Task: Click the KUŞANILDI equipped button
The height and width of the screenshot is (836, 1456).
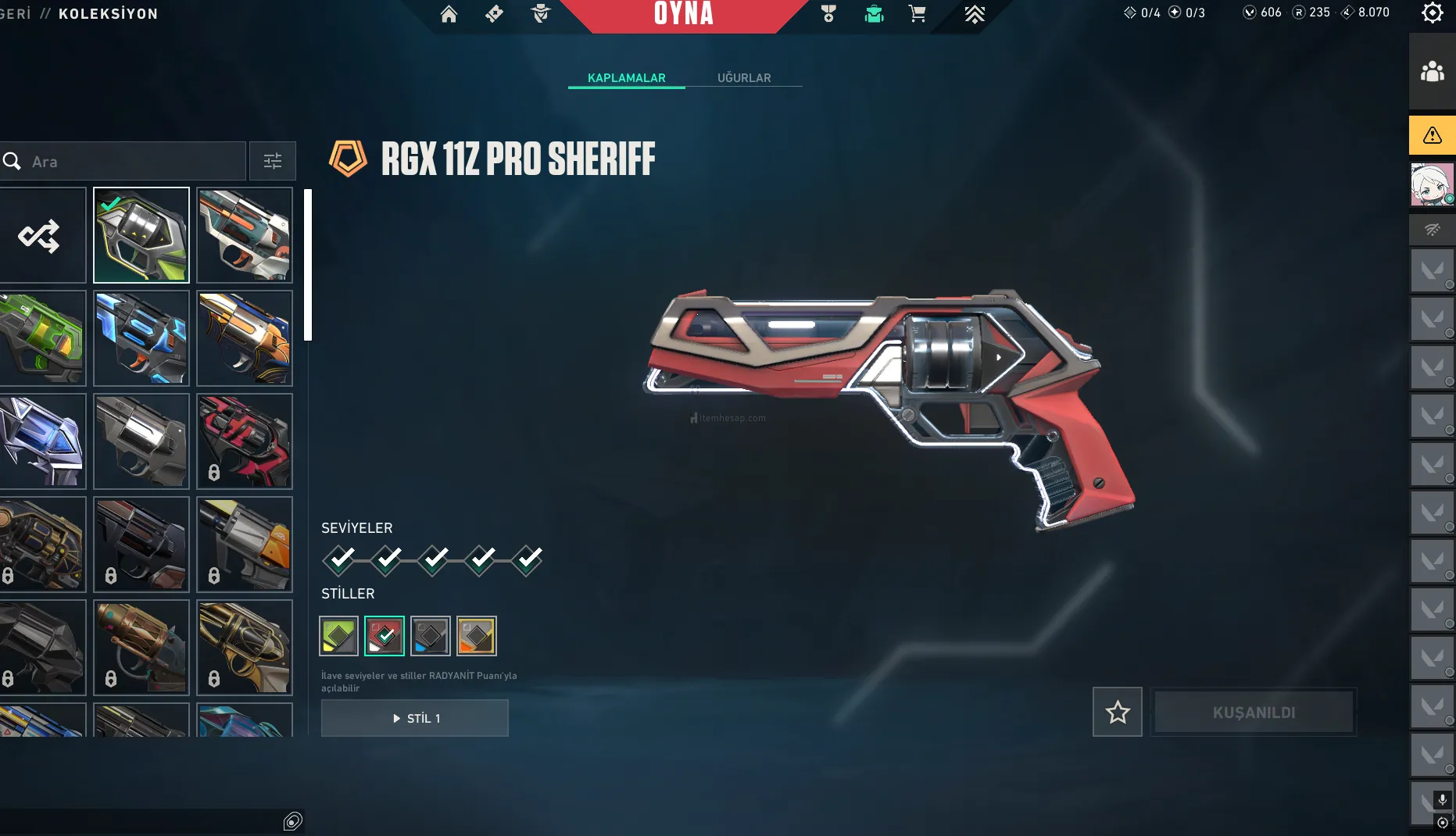Action: [1254, 712]
